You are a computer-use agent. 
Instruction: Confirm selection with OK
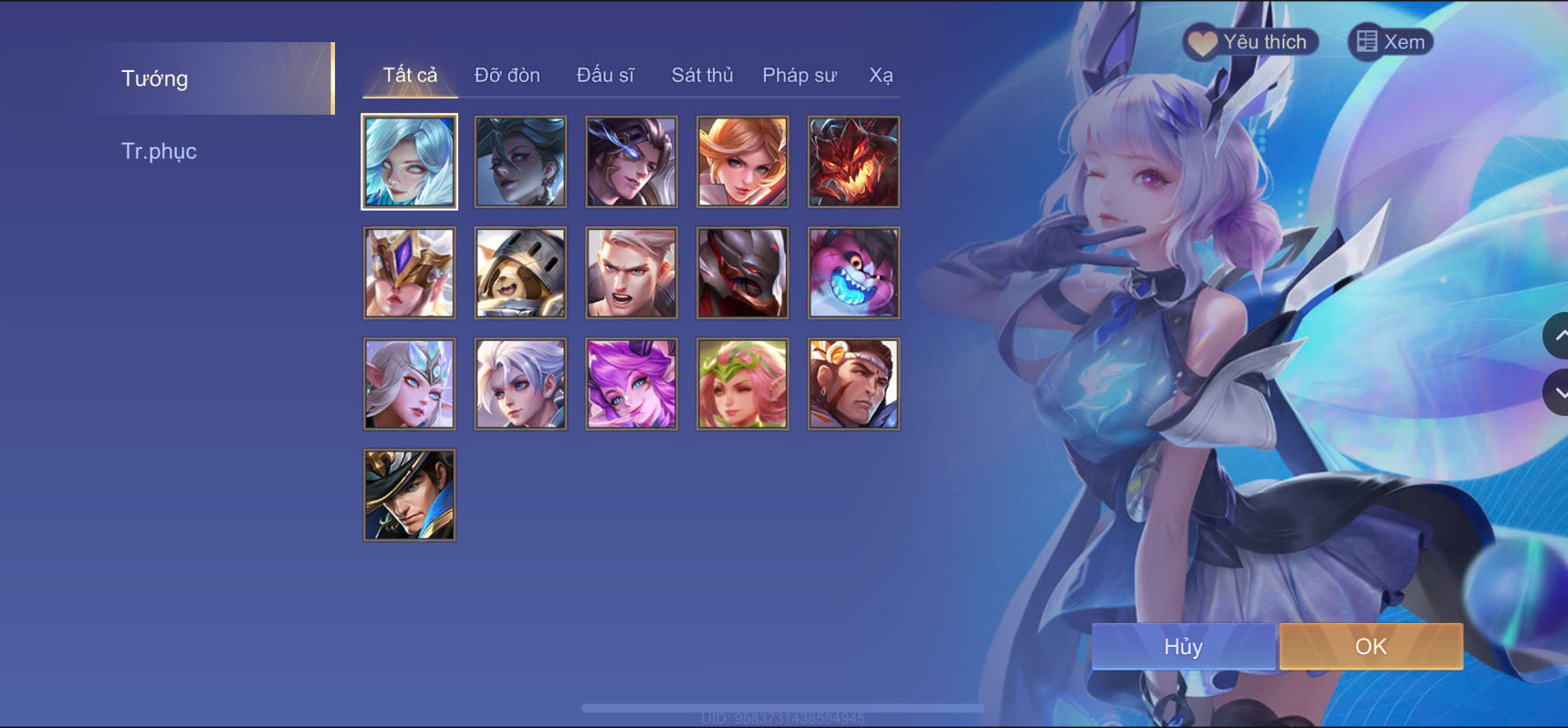coord(1370,645)
